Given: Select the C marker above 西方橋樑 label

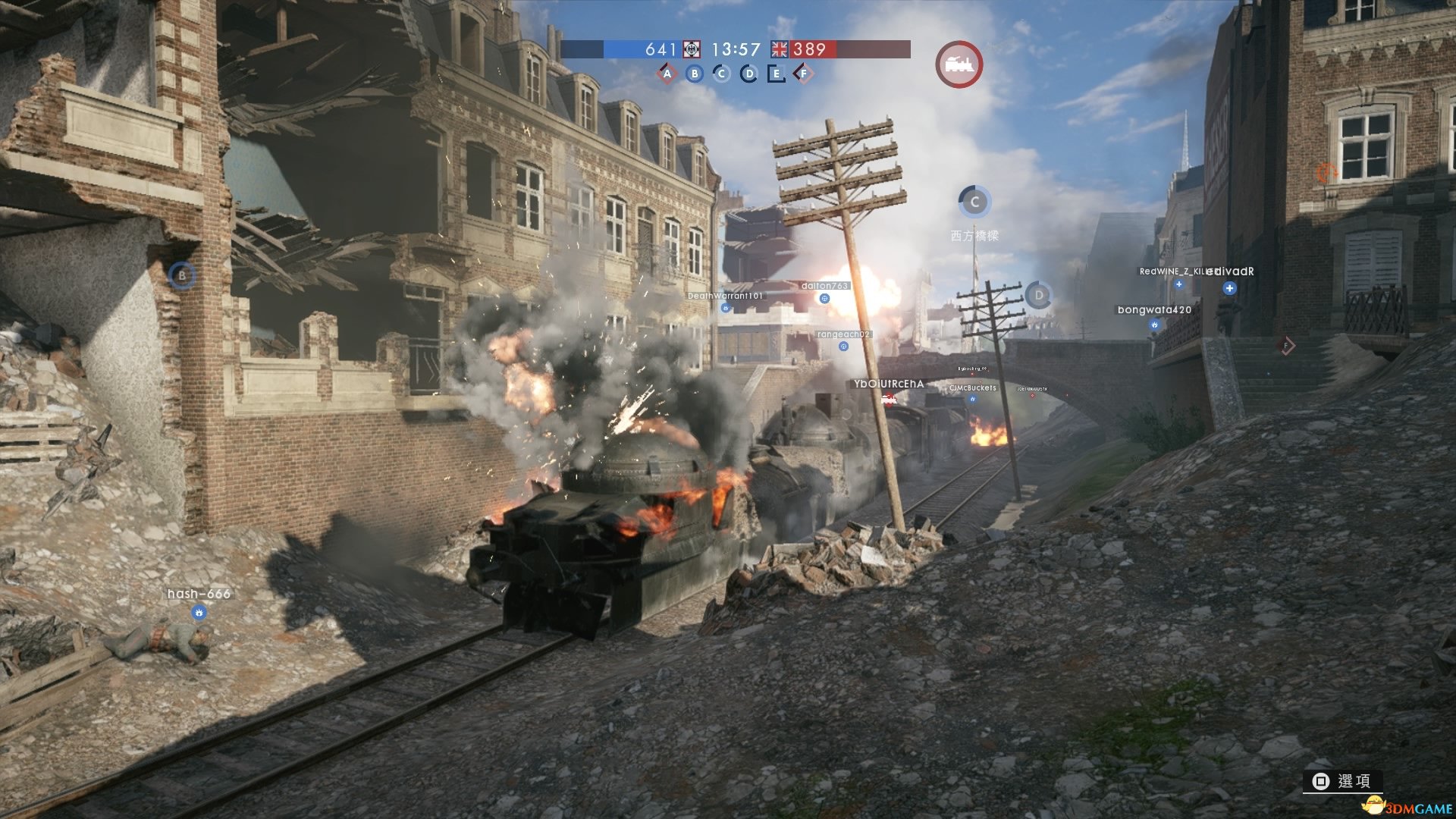Looking at the screenshot, I should click(975, 202).
